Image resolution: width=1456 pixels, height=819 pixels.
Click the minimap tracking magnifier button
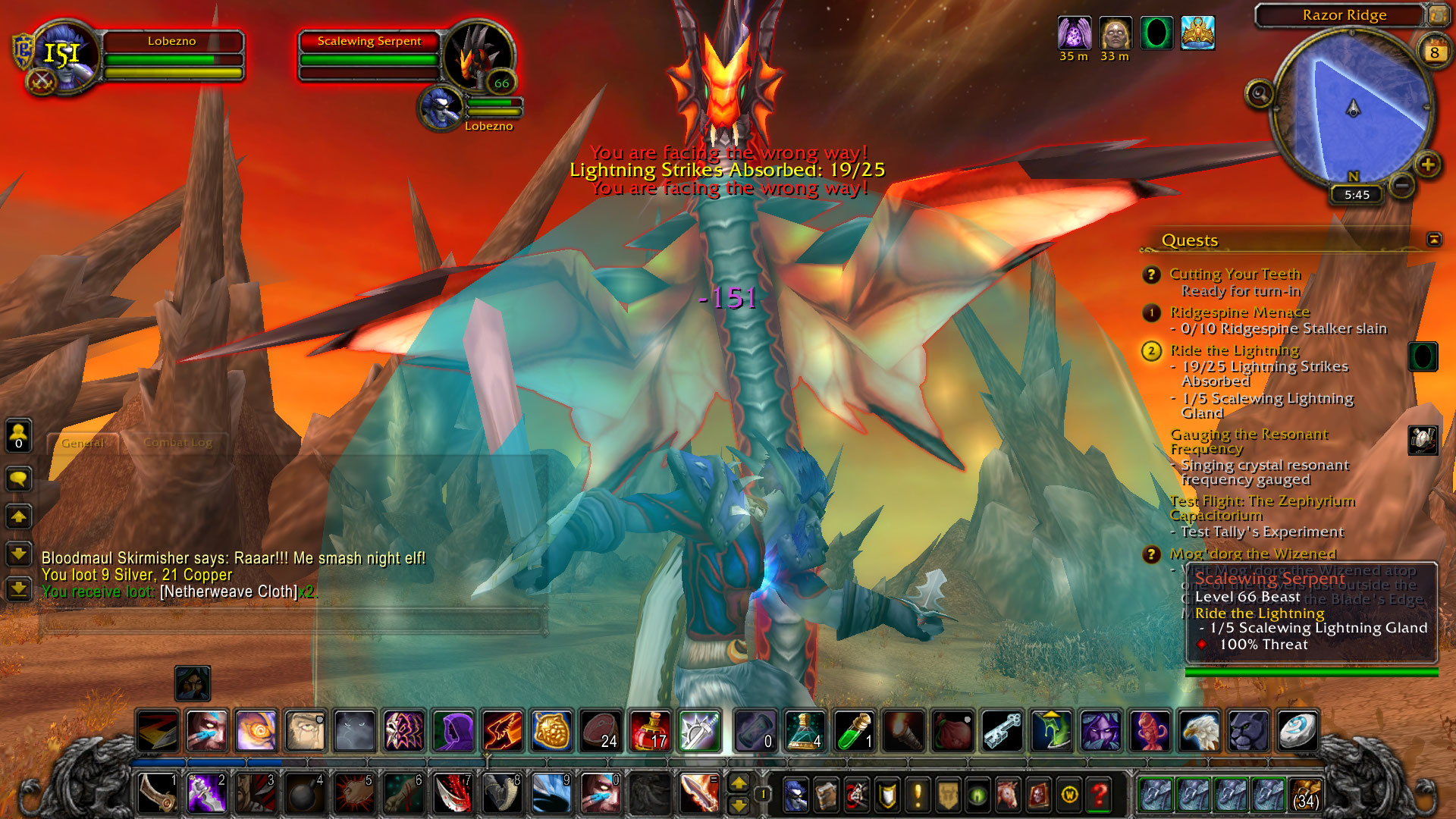click(x=1260, y=94)
